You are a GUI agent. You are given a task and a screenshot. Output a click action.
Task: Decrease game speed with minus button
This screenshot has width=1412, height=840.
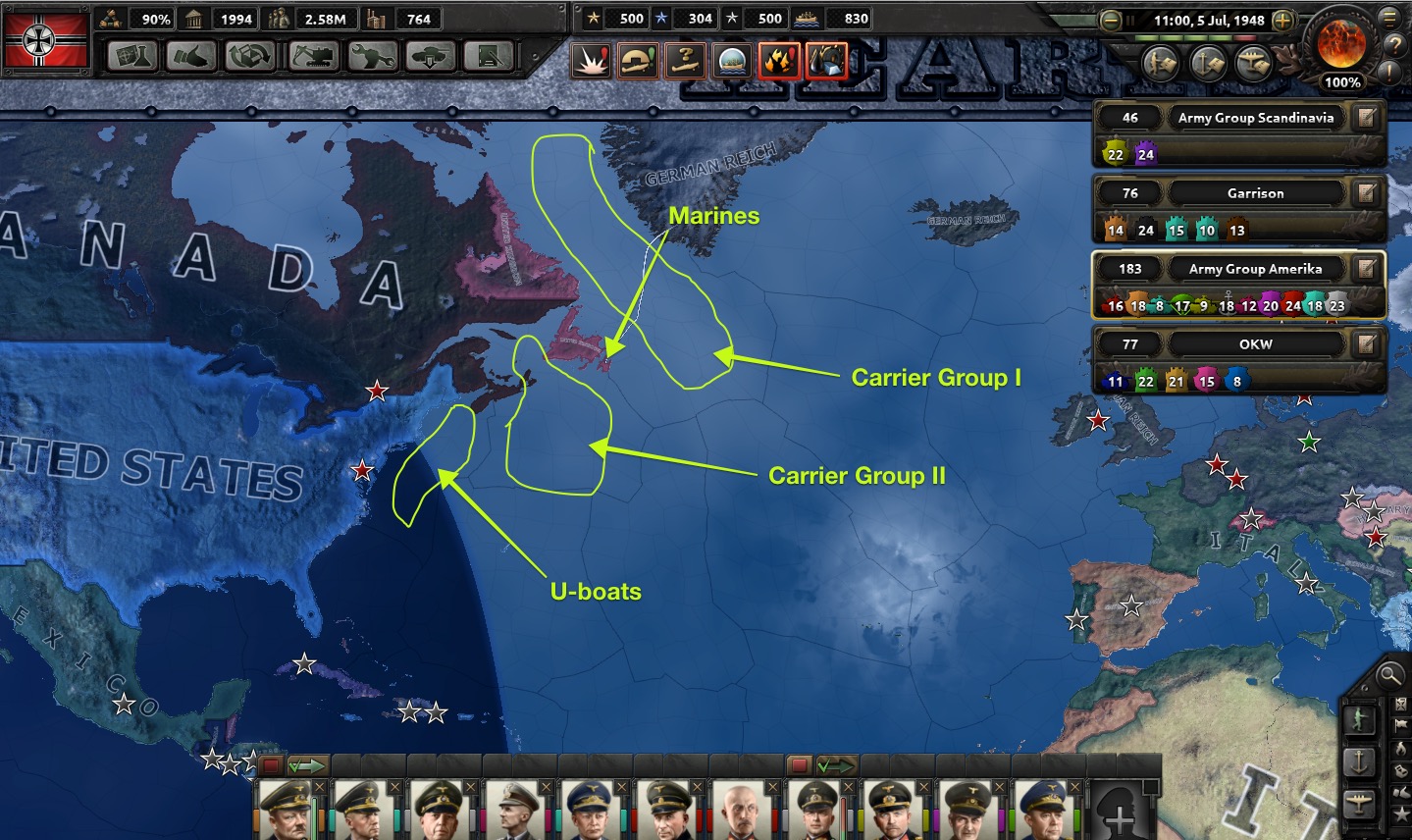click(1111, 20)
